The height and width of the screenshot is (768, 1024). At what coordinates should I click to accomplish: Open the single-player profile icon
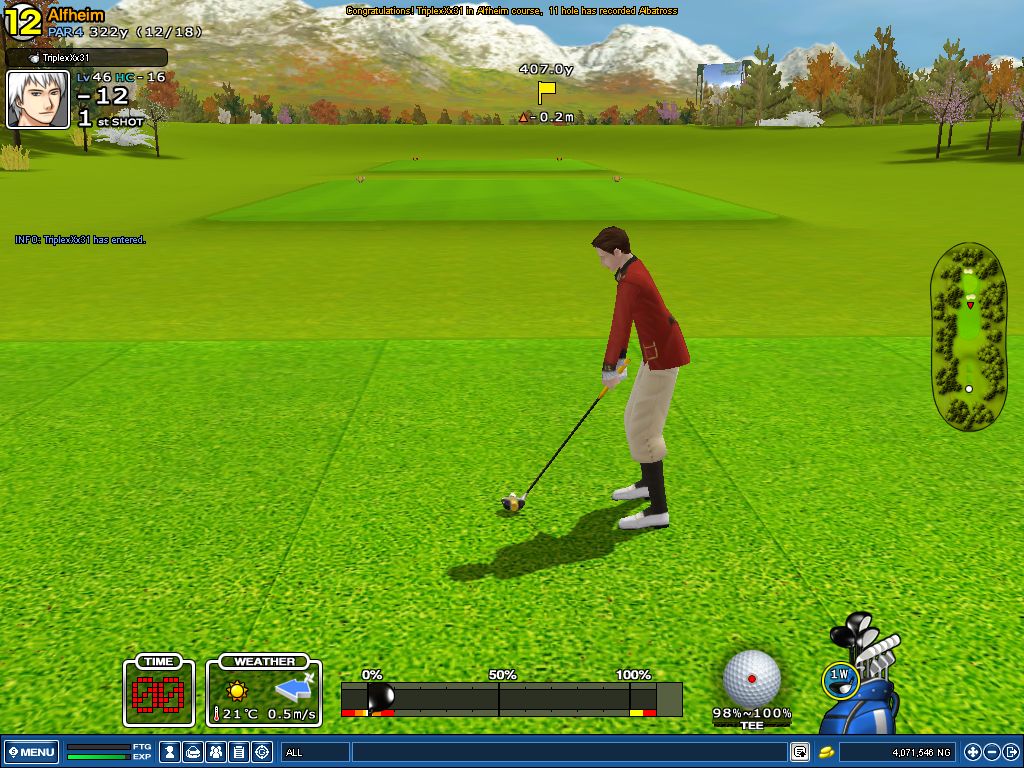point(171,751)
